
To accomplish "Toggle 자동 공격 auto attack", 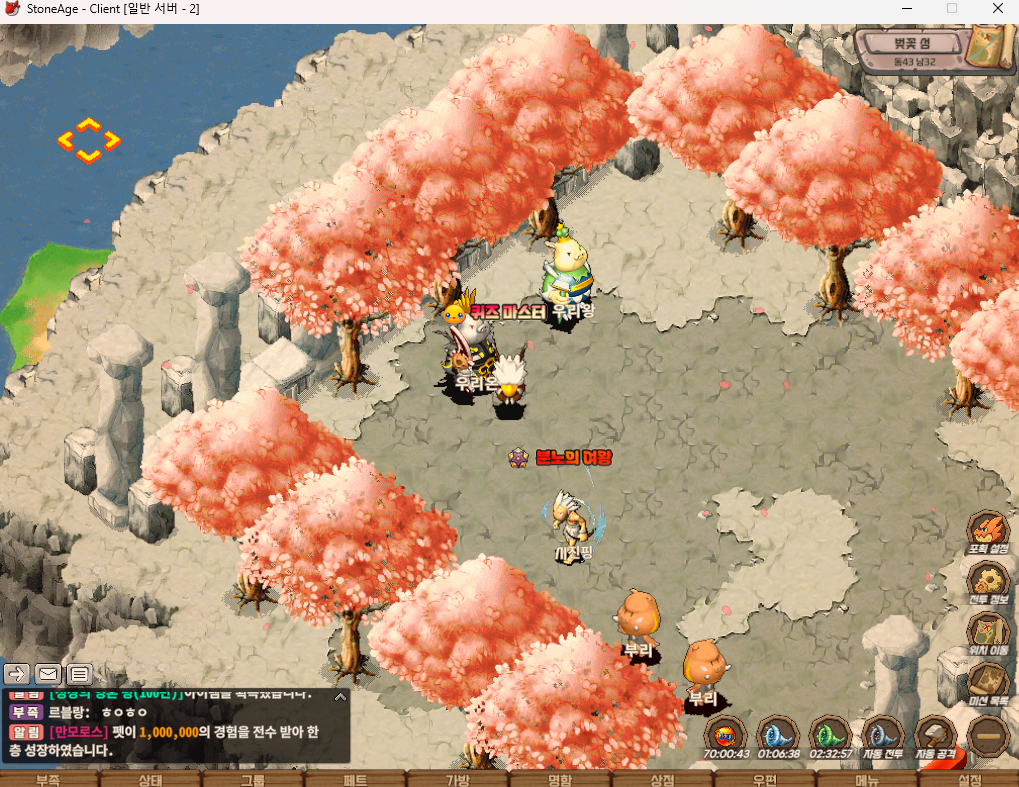I will pos(937,736).
